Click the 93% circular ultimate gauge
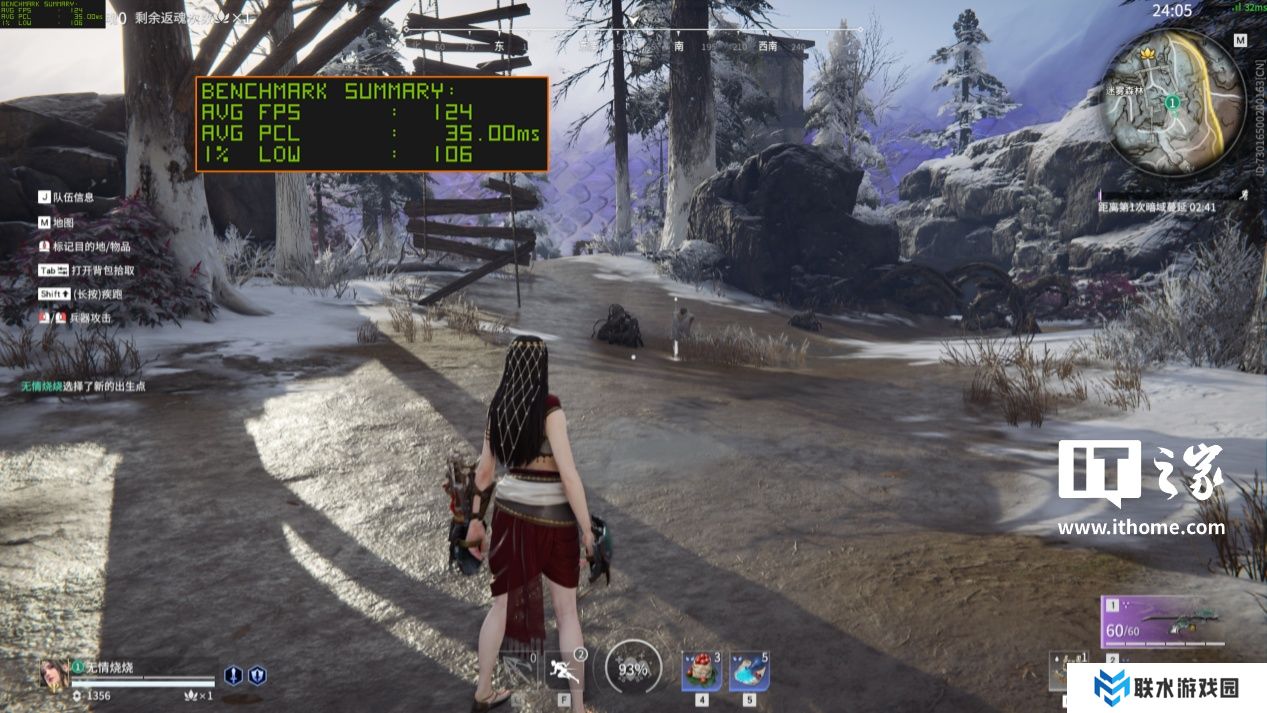This screenshot has width=1267, height=713. 633,669
